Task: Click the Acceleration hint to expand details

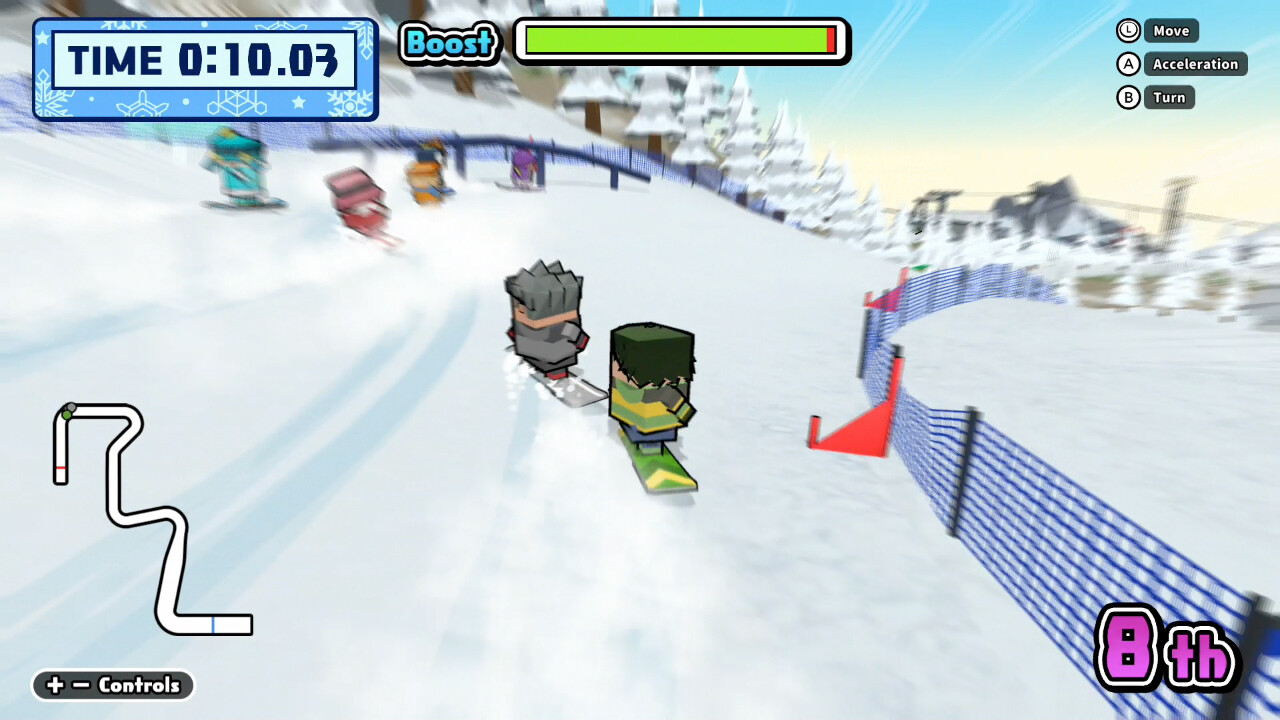Action: tap(1196, 64)
